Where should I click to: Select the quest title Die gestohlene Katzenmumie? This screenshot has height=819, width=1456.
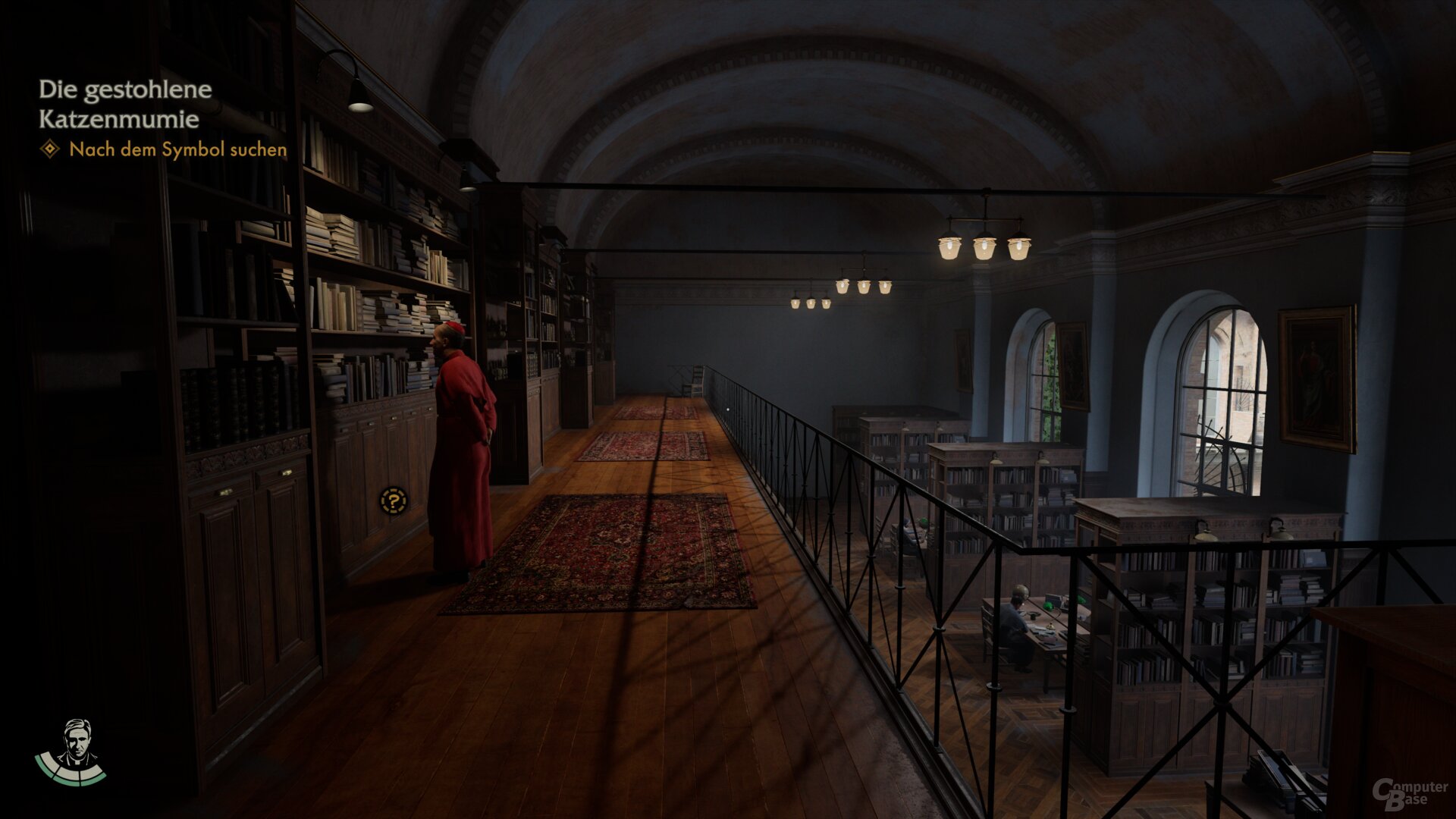125,104
